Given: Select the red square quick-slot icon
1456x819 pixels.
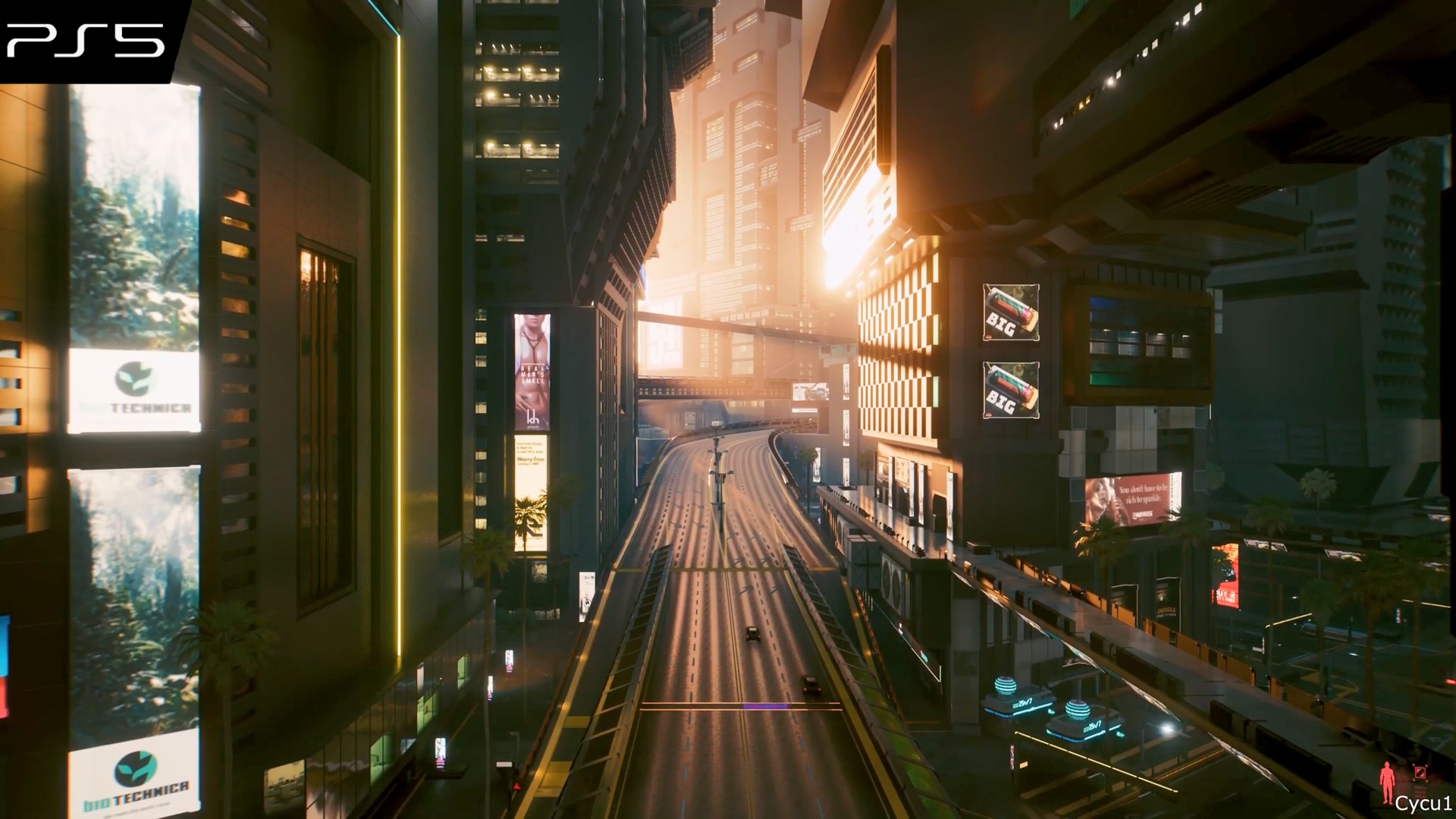Looking at the screenshot, I should pyautogui.click(x=1420, y=773).
